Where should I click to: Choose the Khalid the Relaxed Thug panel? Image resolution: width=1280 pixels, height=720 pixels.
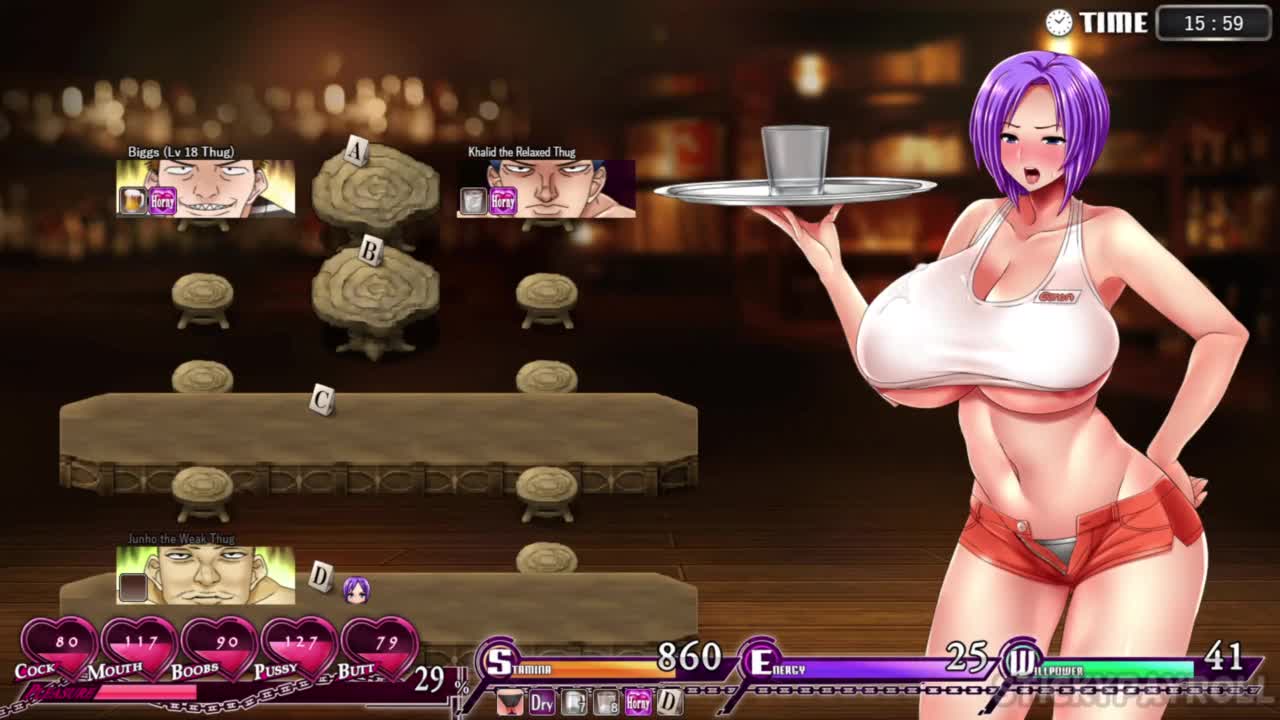pos(546,188)
